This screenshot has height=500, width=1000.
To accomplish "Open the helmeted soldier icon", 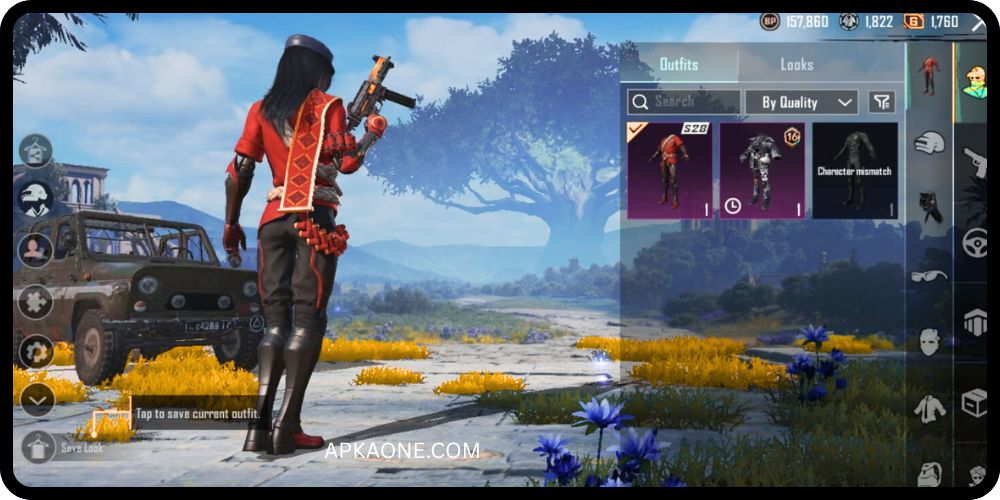I will [37, 198].
